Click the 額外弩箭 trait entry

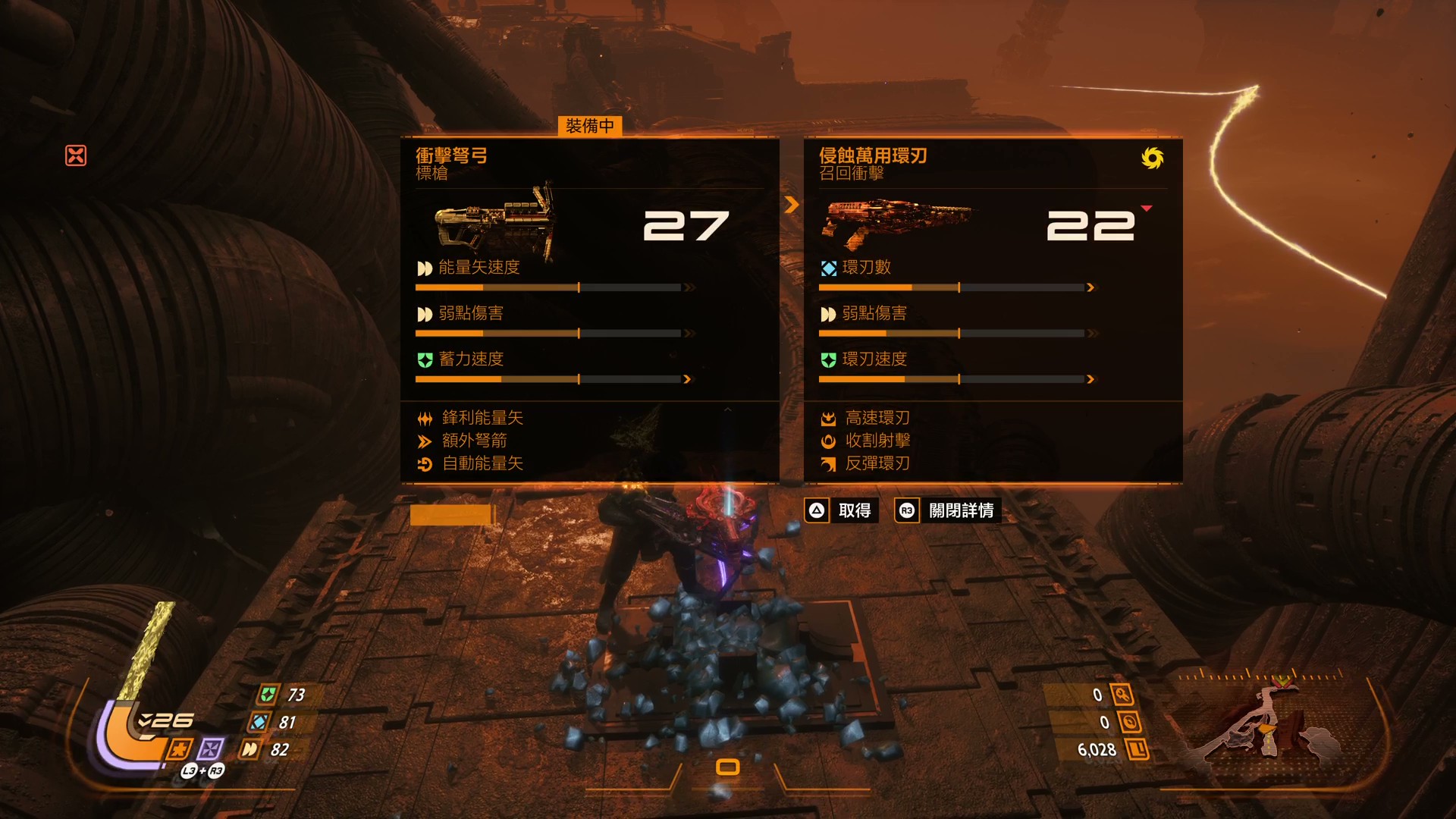[474, 441]
